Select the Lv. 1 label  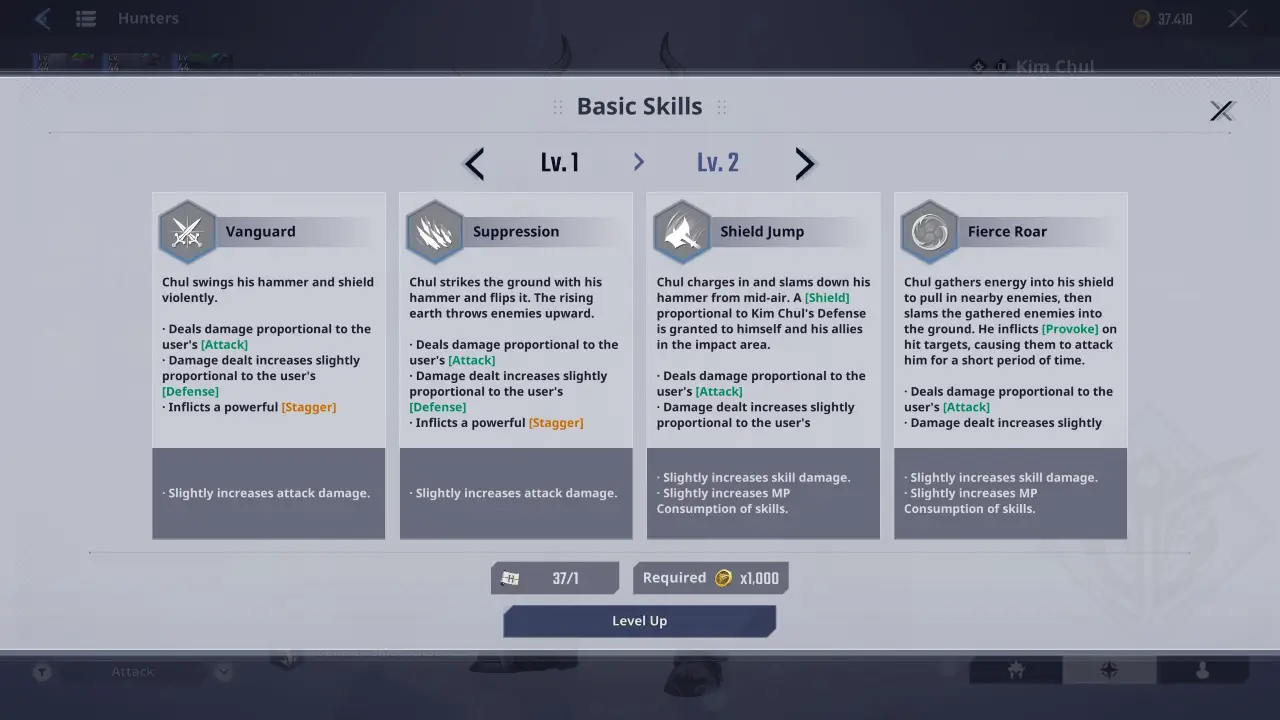point(560,161)
